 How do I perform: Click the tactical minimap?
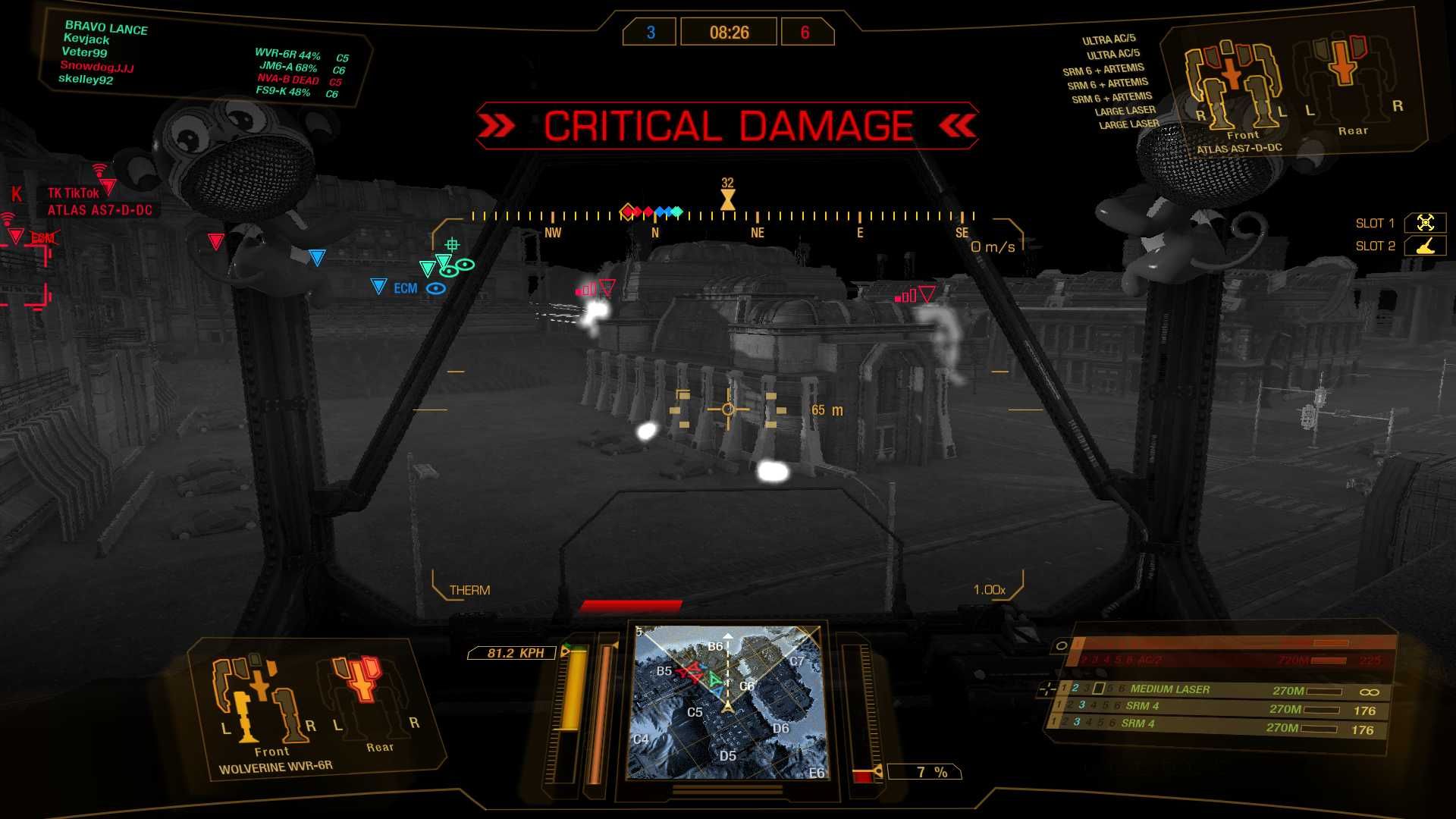click(728, 702)
